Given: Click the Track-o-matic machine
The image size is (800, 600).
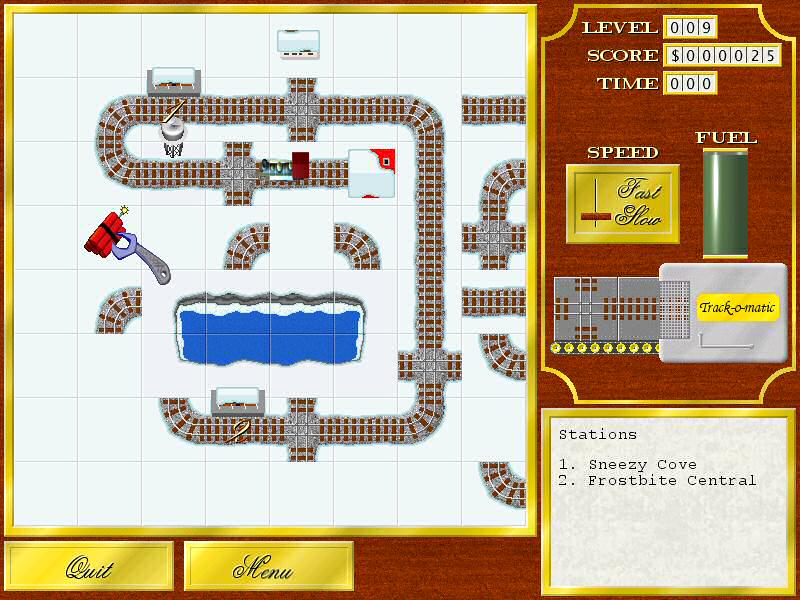Looking at the screenshot, I should point(724,311).
